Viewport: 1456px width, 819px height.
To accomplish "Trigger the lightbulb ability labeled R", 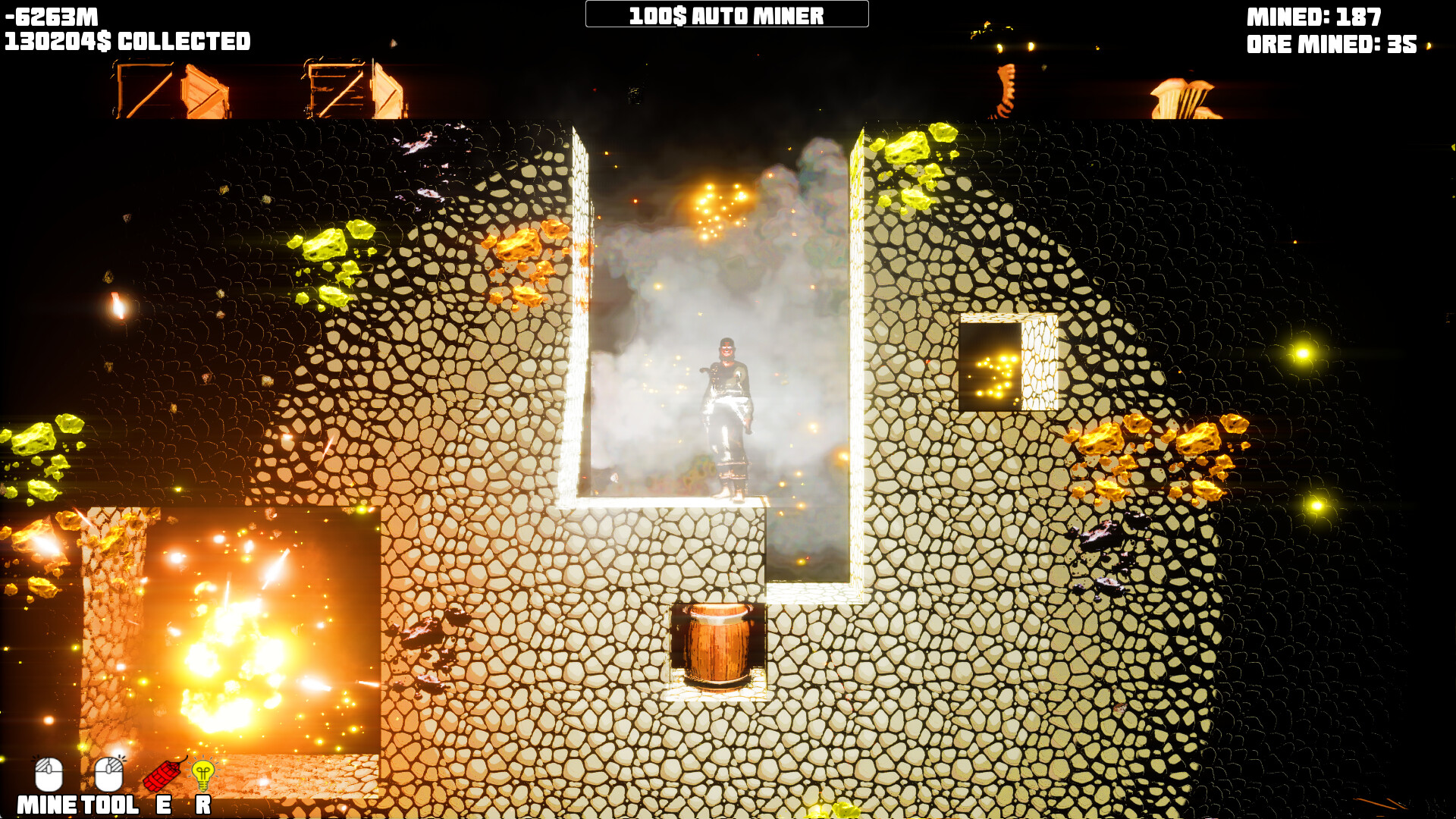I will [202, 775].
